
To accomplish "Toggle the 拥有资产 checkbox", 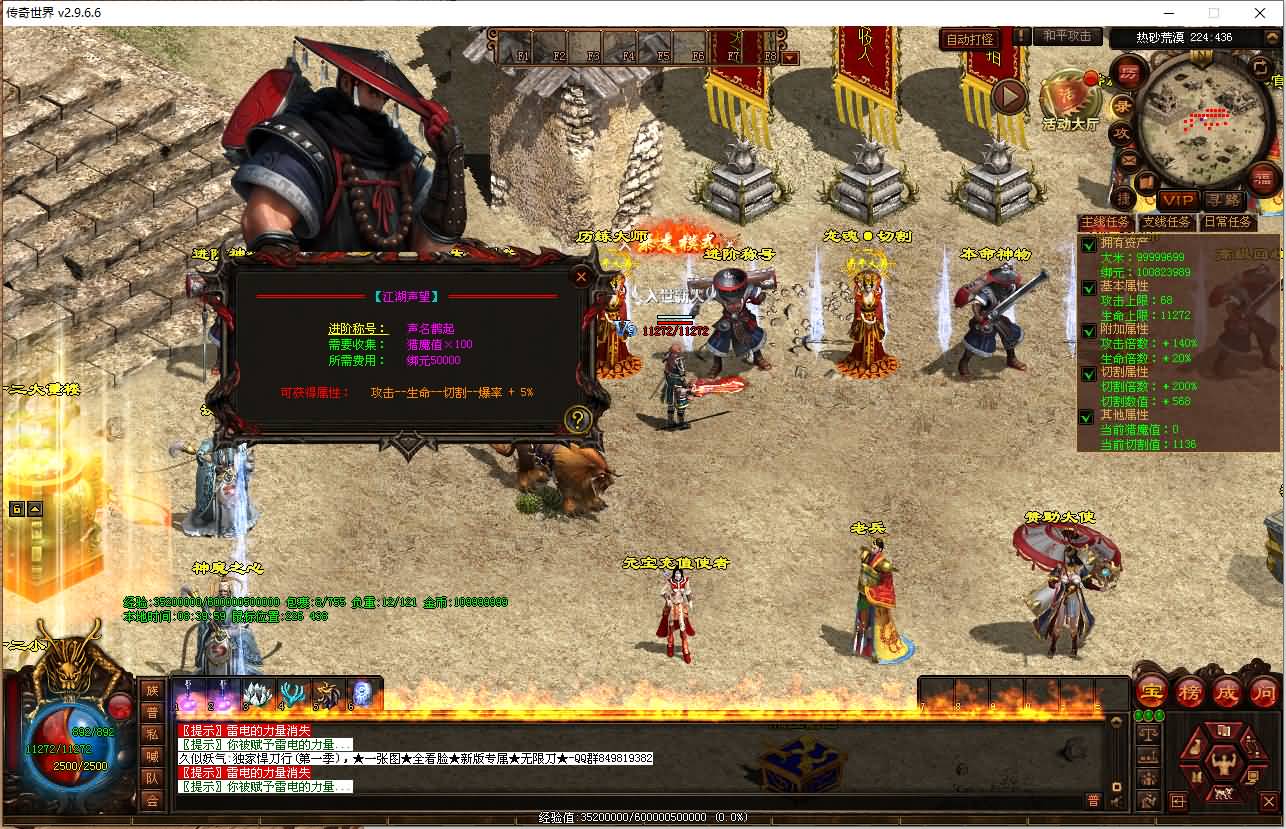I will 1089,245.
